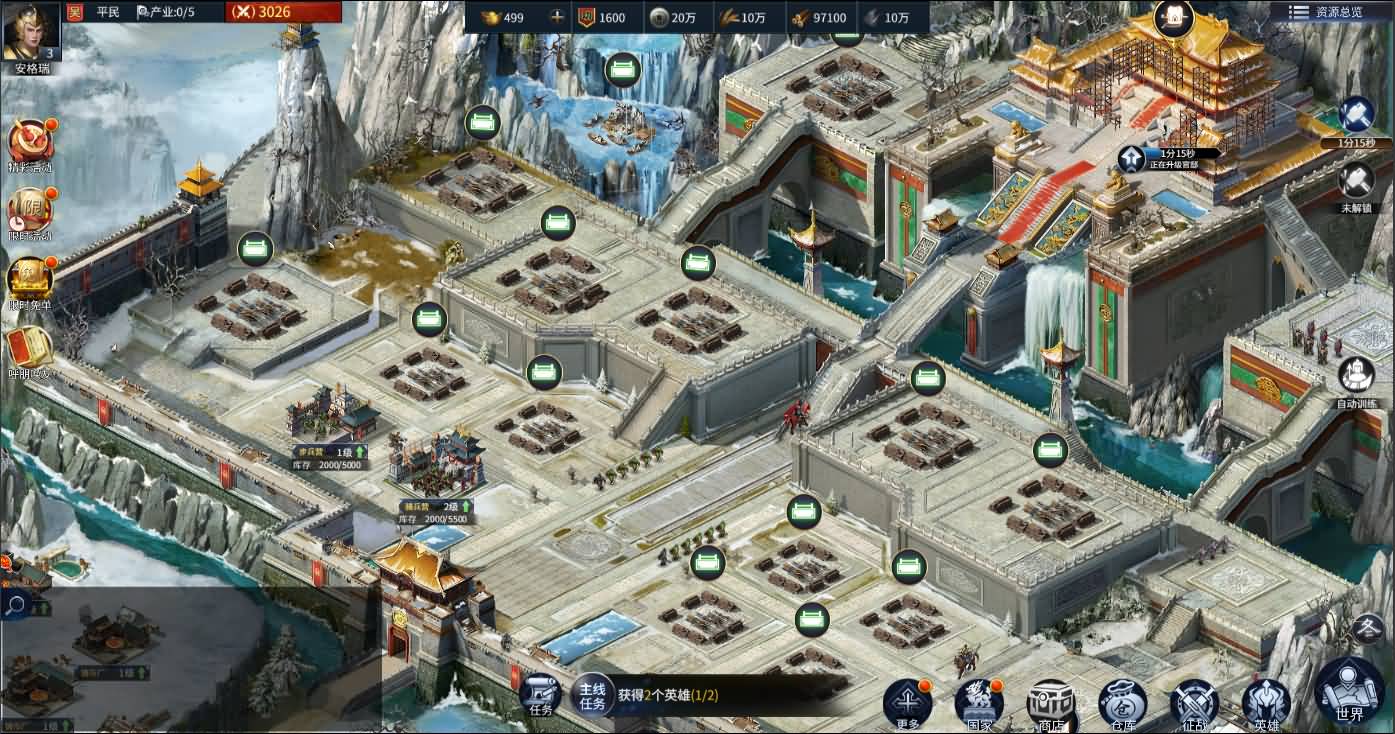Open the 英雄 heroes menu
1395x734 pixels.
click(1266, 702)
